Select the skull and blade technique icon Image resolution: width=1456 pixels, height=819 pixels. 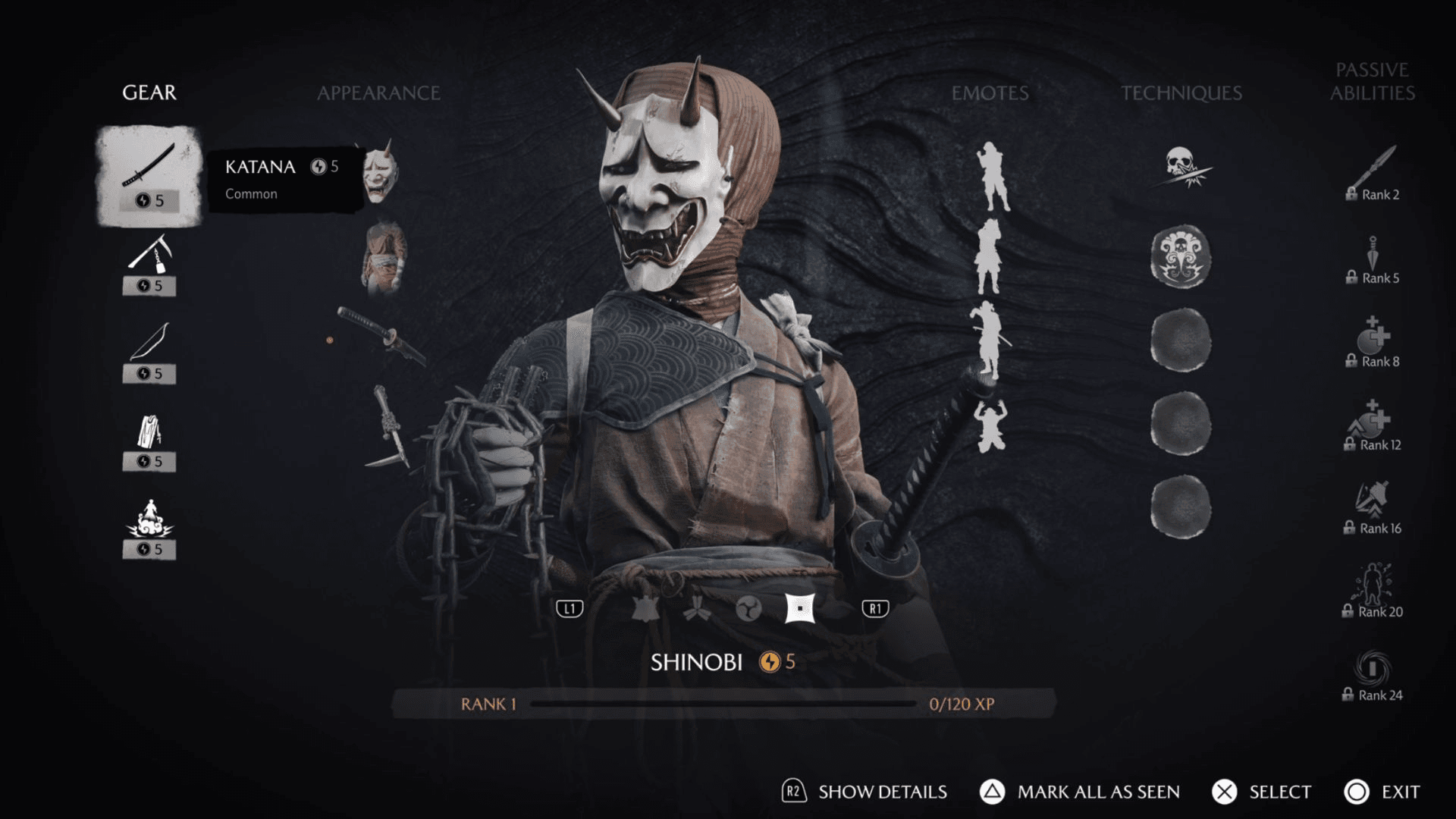[x=1181, y=168]
